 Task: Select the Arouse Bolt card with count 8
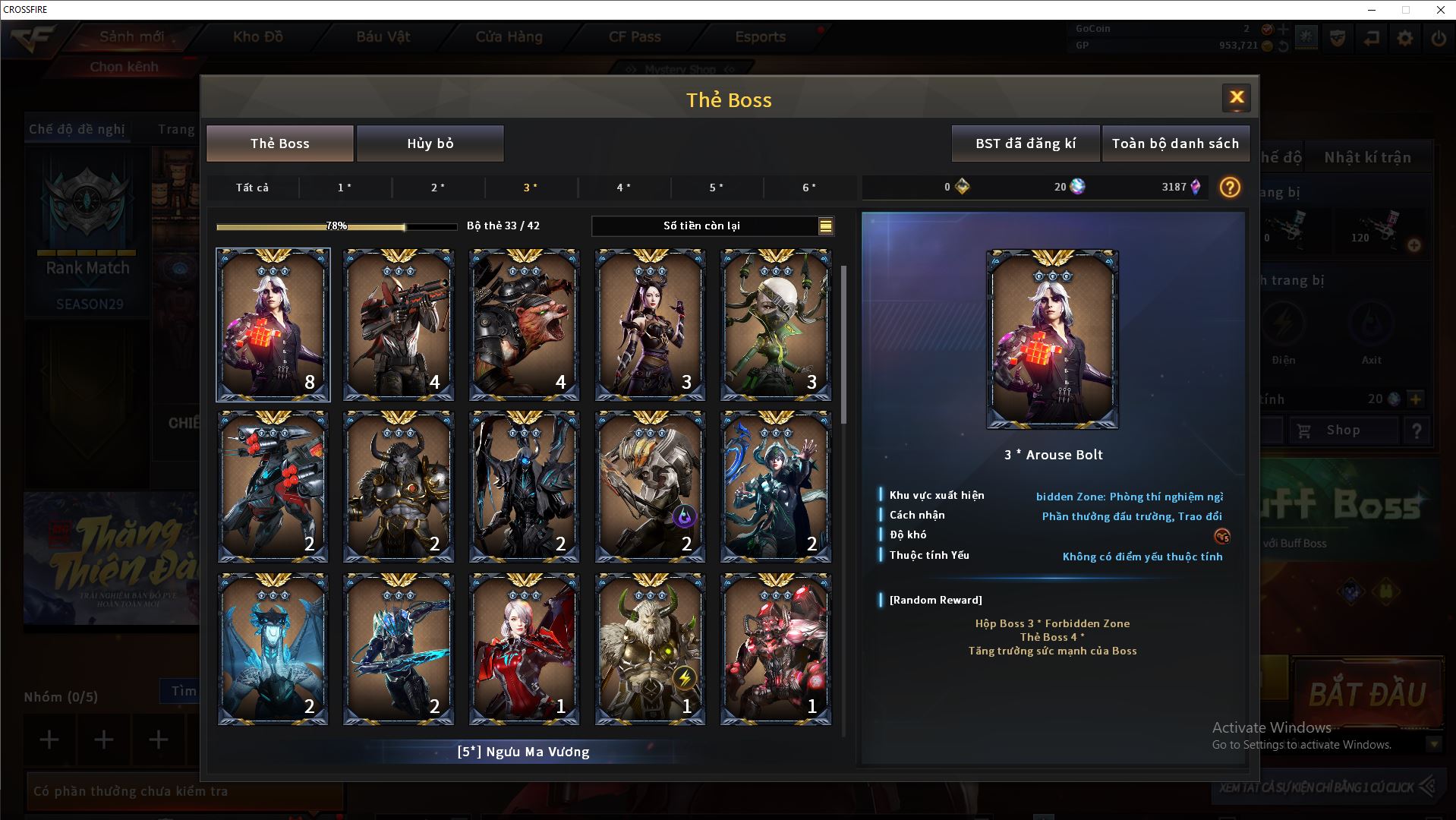coord(273,325)
